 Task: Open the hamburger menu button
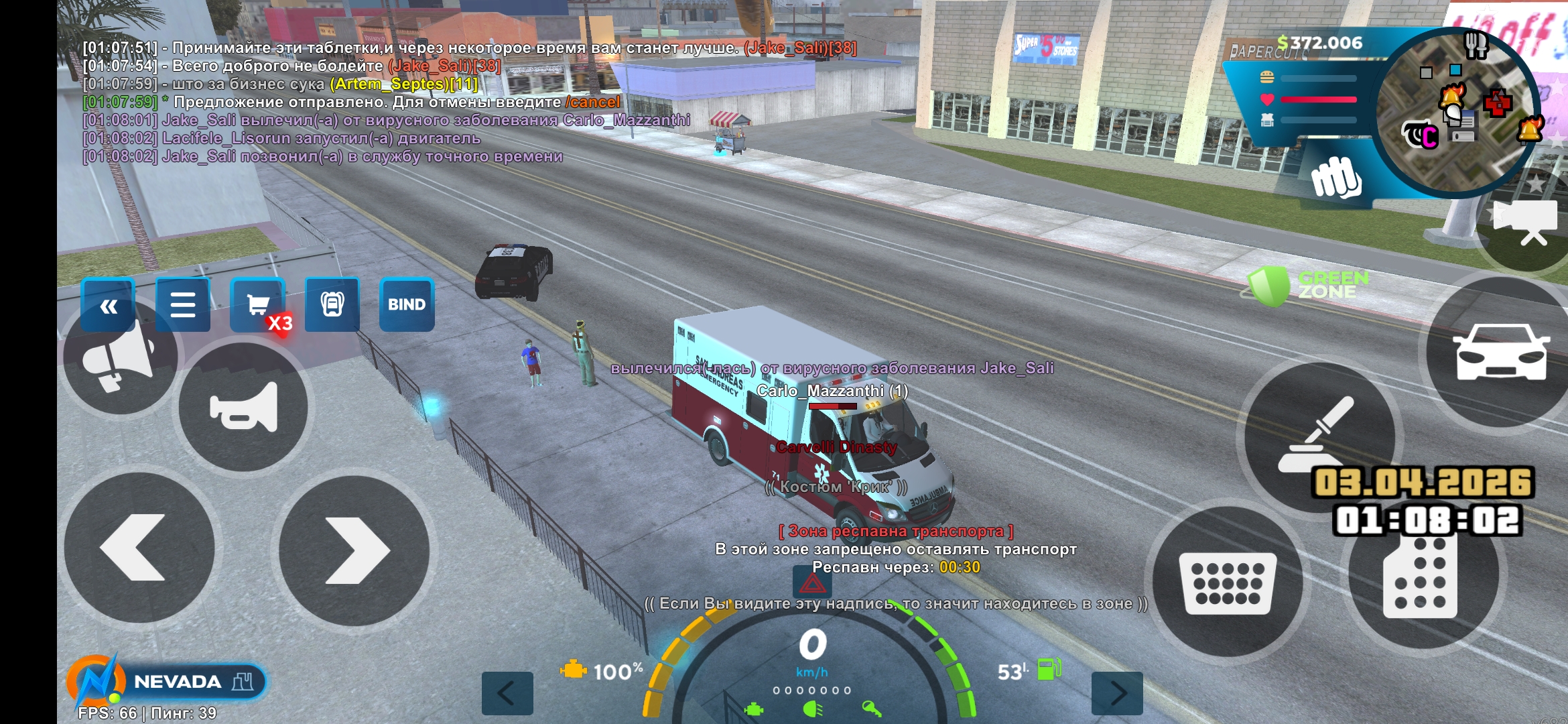coord(182,306)
